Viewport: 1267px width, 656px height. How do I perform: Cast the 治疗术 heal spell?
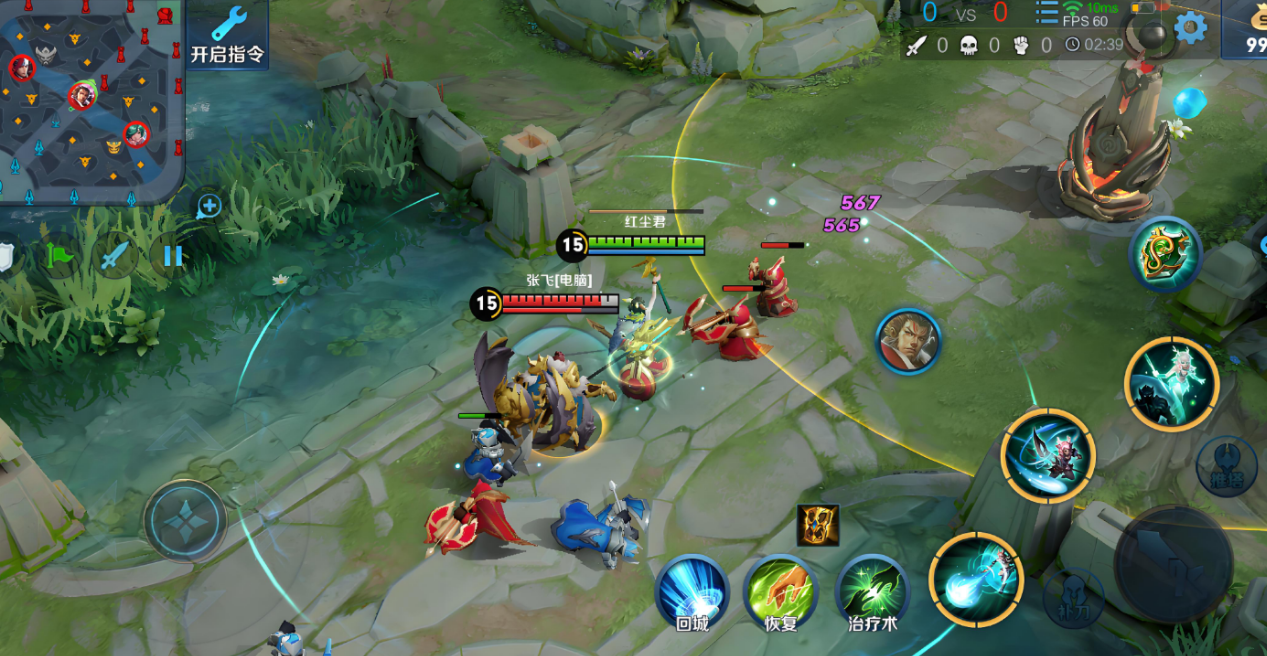coord(872,591)
